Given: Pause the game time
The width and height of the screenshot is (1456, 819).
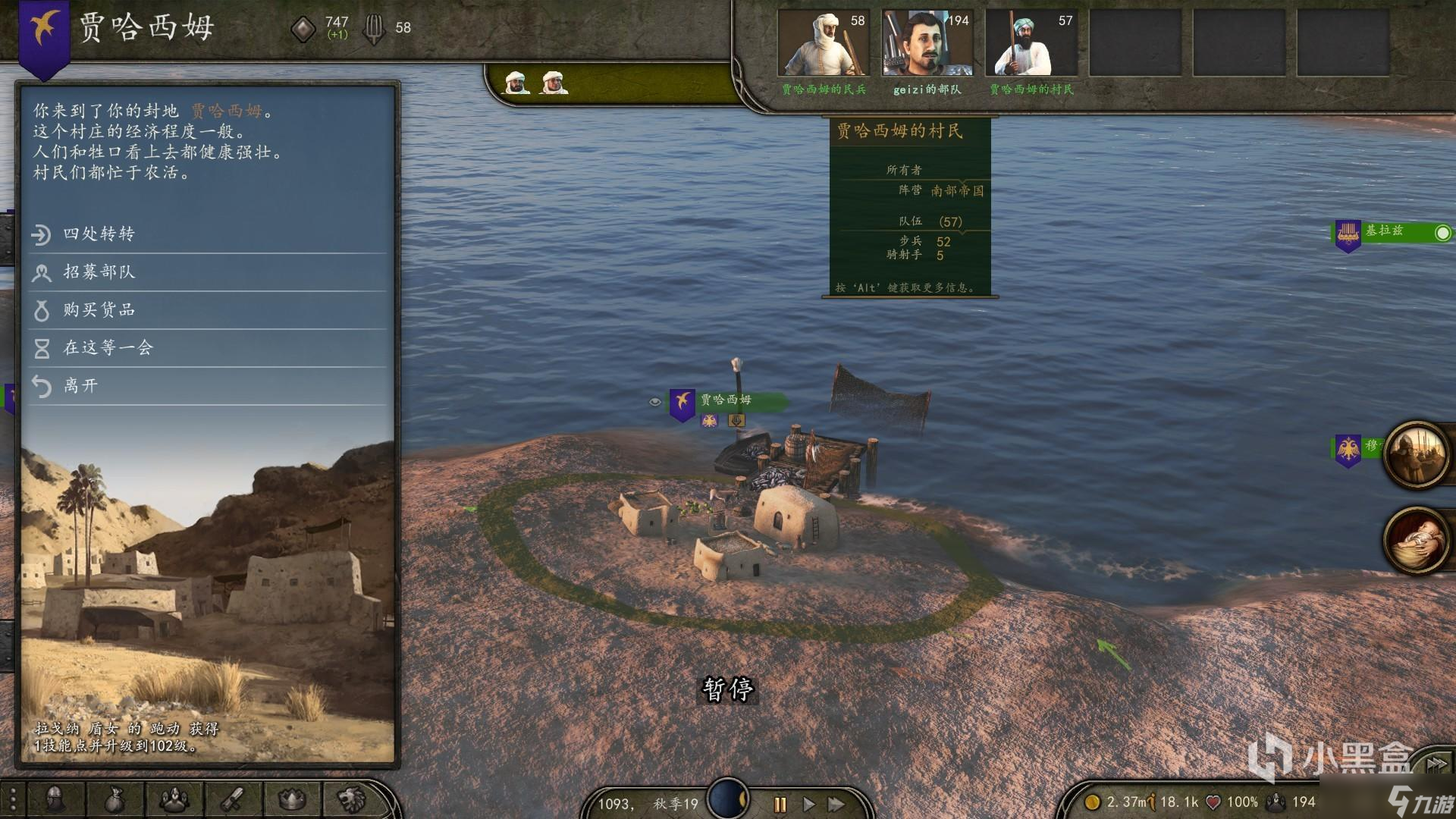Looking at the screenshot, I should point(780,804).
